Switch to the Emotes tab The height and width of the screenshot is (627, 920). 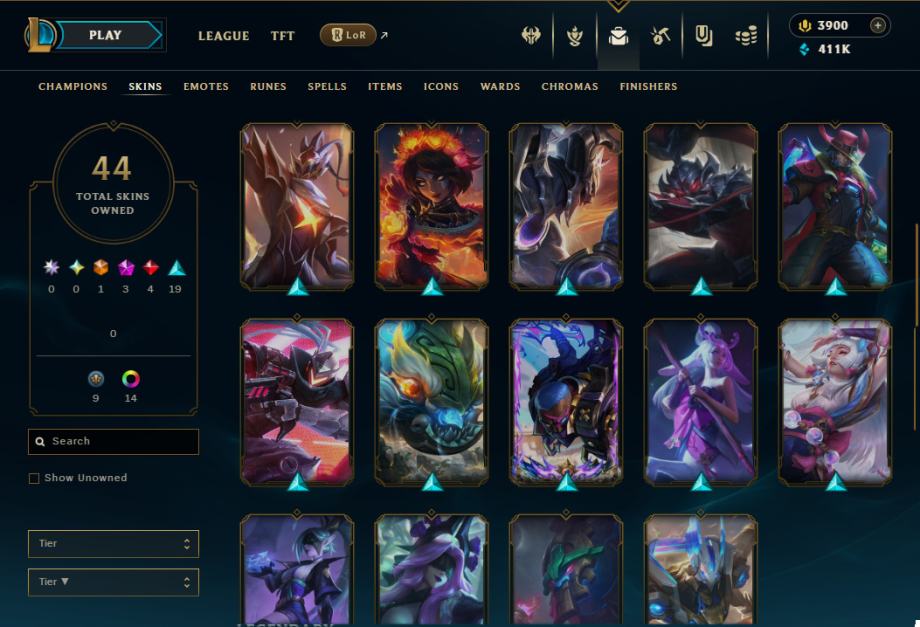coord(206,87)
